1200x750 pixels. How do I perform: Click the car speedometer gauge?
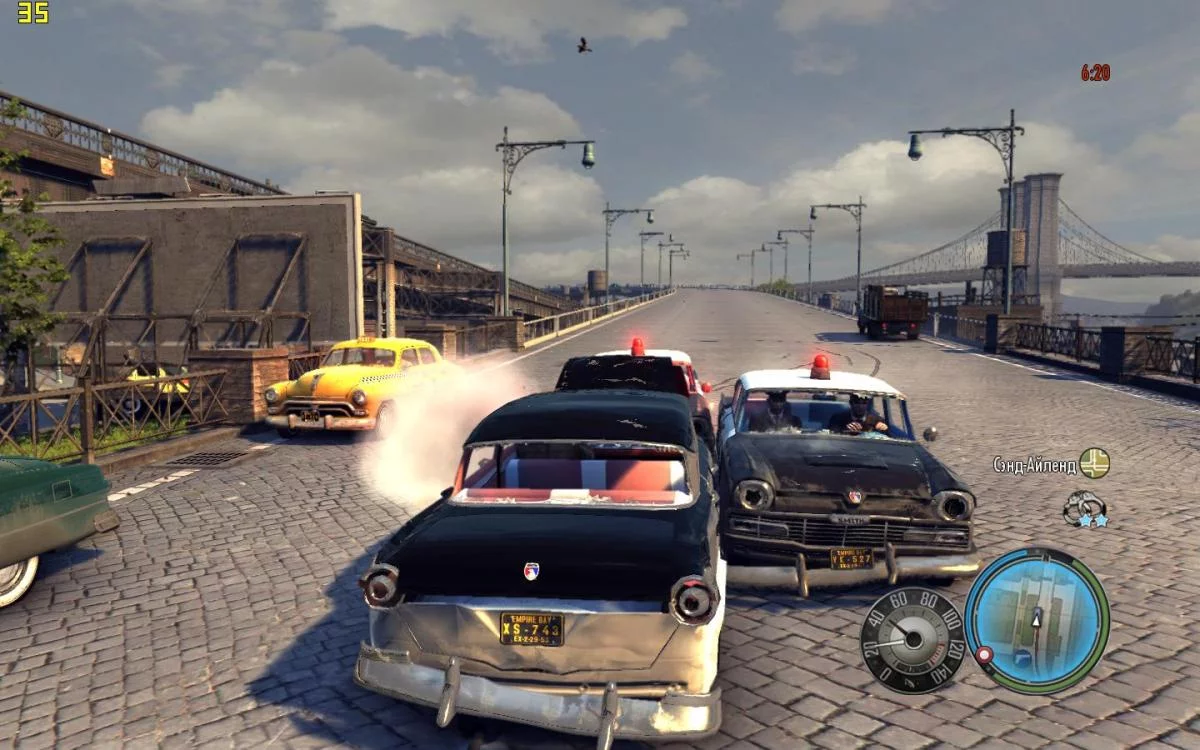click(911, 640)
